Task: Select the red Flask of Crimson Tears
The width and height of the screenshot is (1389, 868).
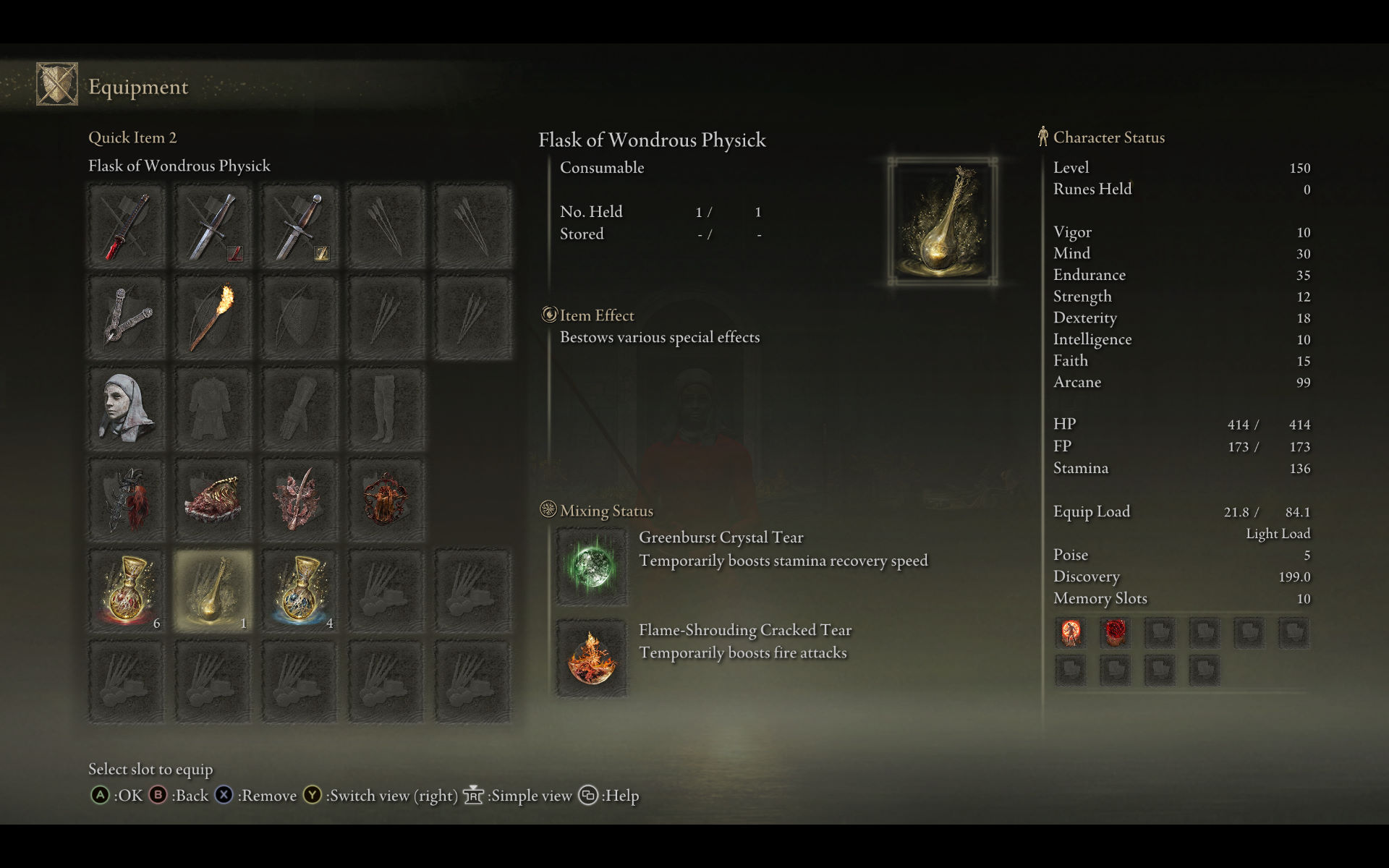Action: coord(127,591)
